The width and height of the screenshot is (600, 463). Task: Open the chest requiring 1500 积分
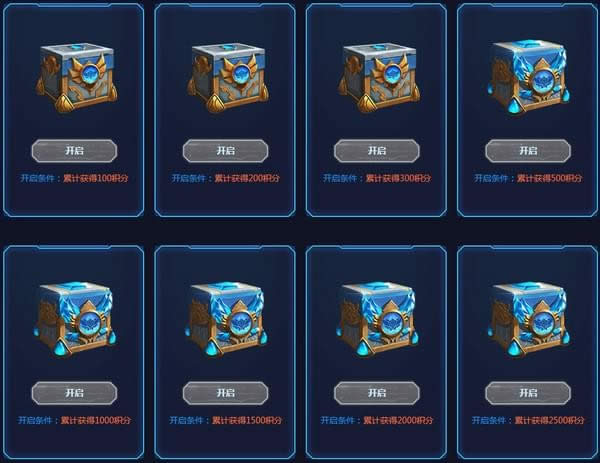coord(225,392)
